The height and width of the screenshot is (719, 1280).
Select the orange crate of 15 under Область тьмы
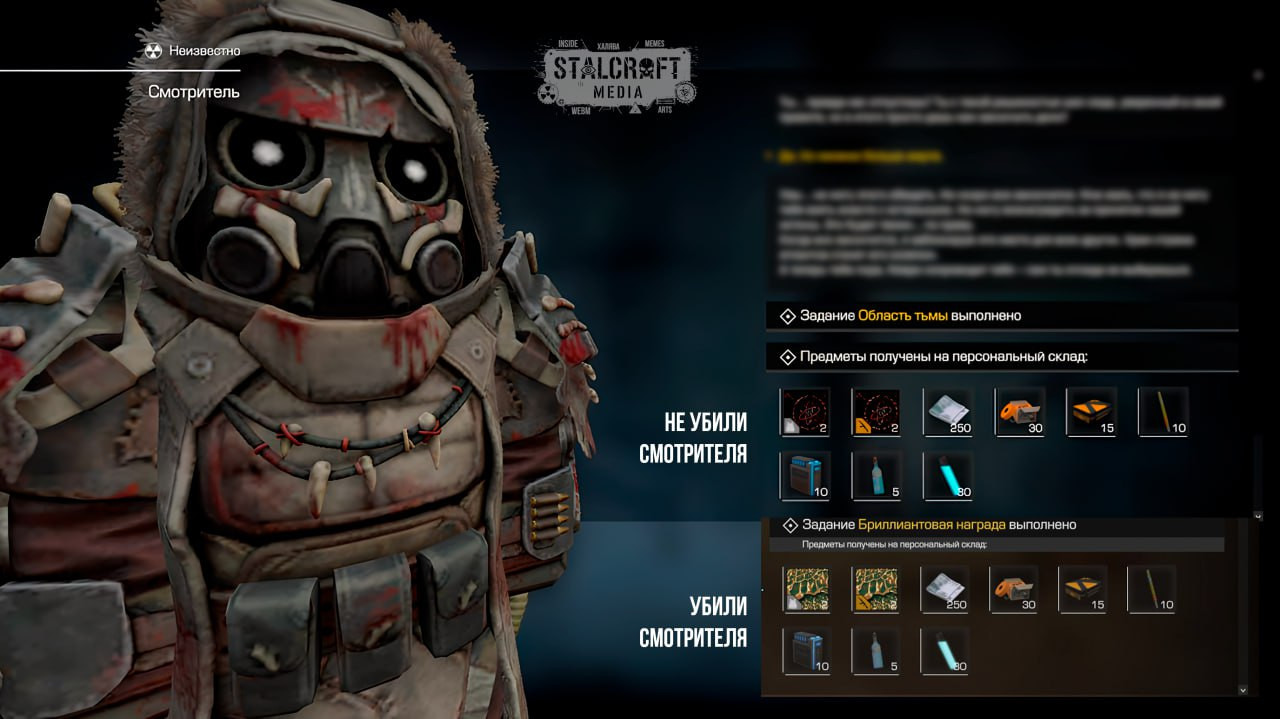click(x=1092, y=412)
